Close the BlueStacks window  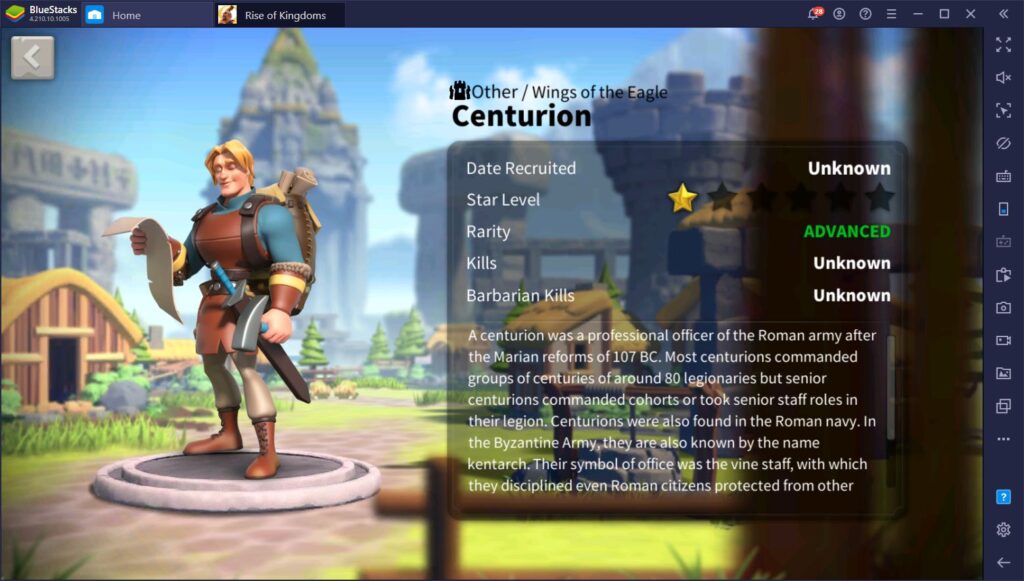point(970,14)
